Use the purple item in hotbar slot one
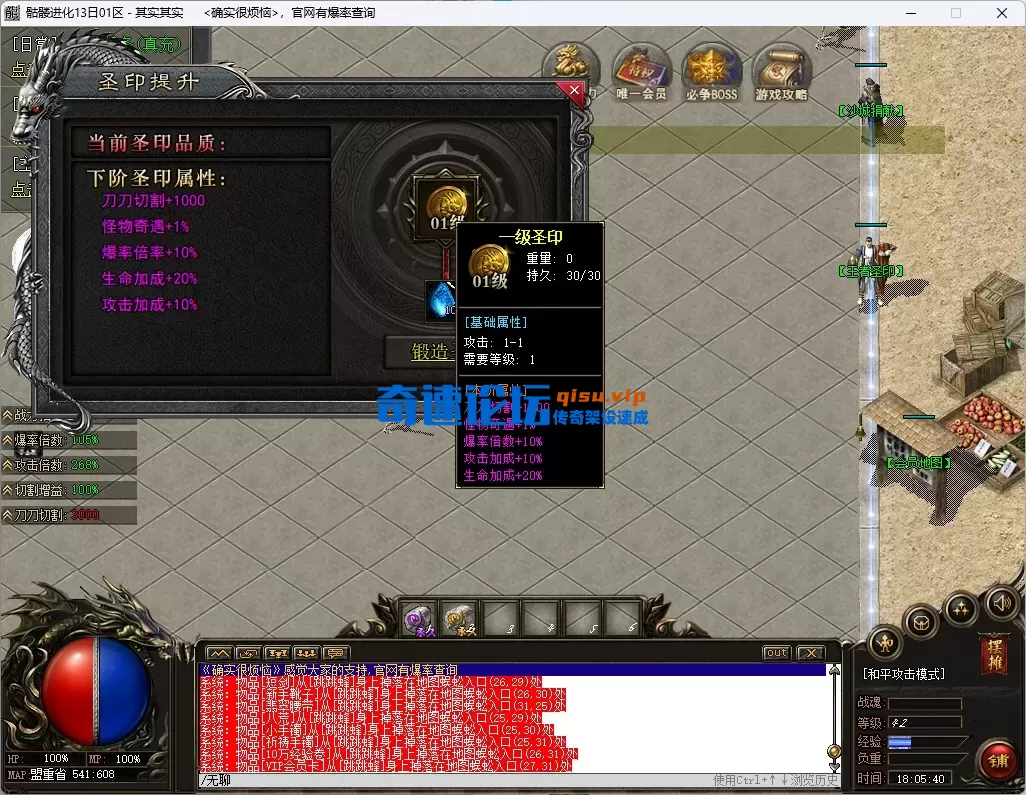This screenshot has width=1026, height=795. pyautogui.click(x=419, y=620)
